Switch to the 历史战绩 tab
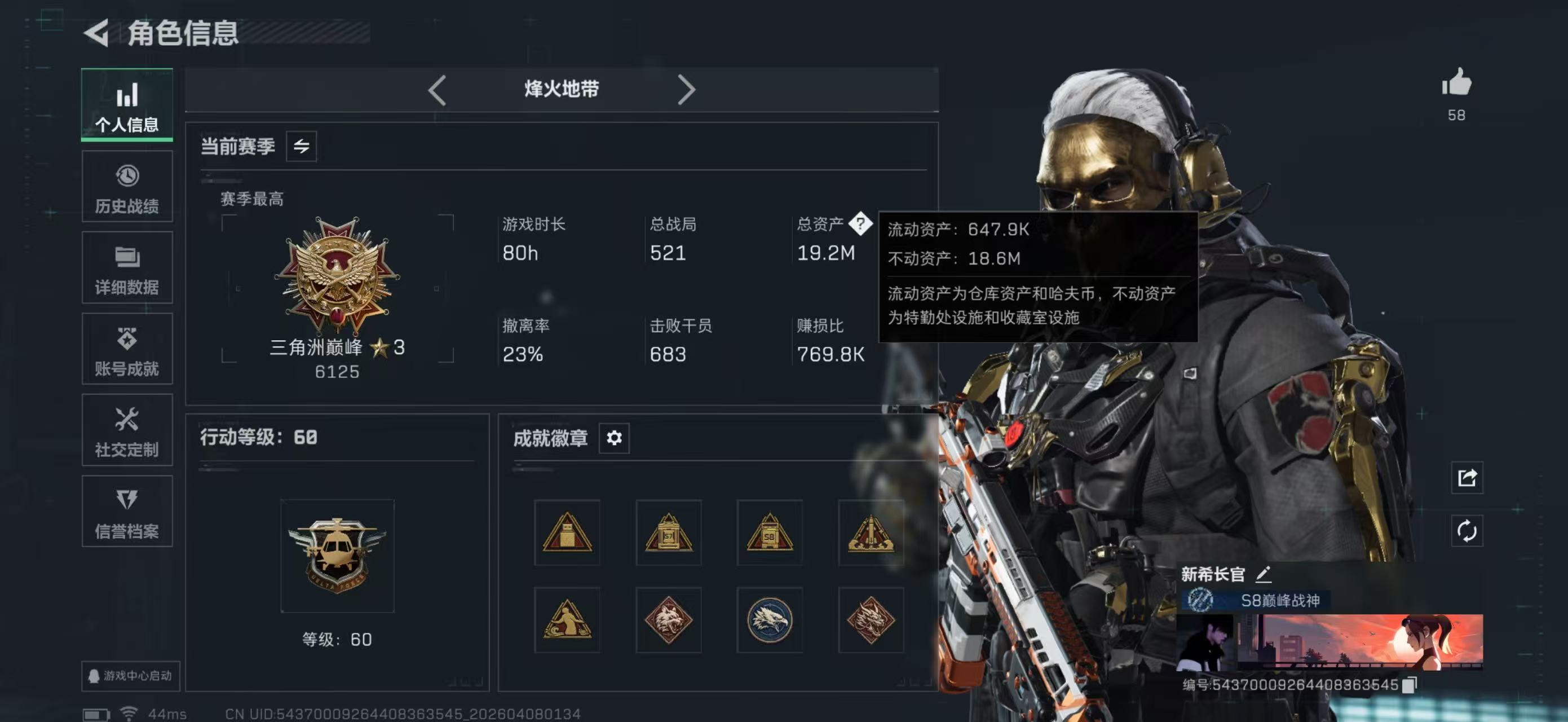 click(x=127, y=186)
